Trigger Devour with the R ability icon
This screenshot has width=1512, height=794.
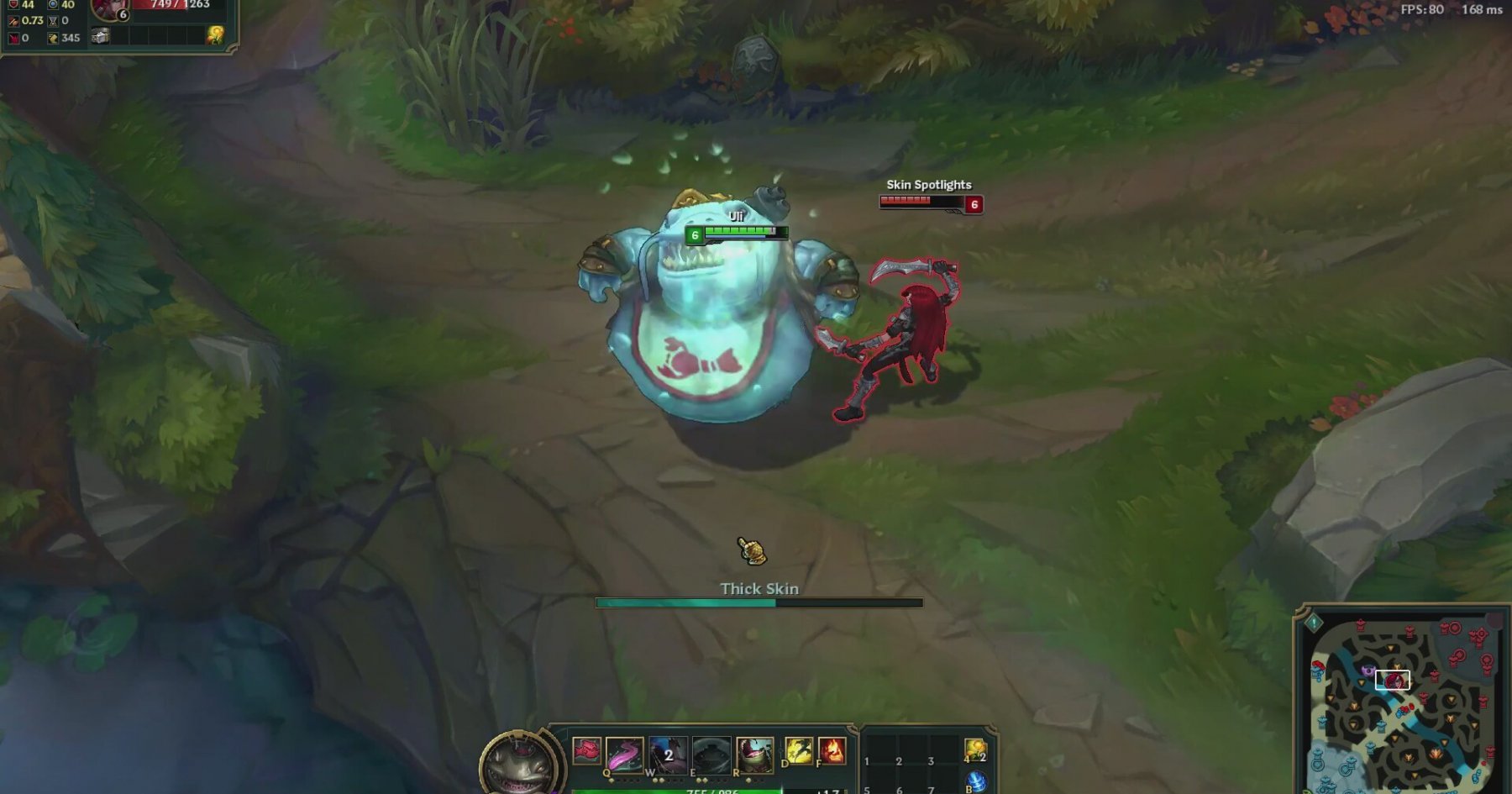755,754
